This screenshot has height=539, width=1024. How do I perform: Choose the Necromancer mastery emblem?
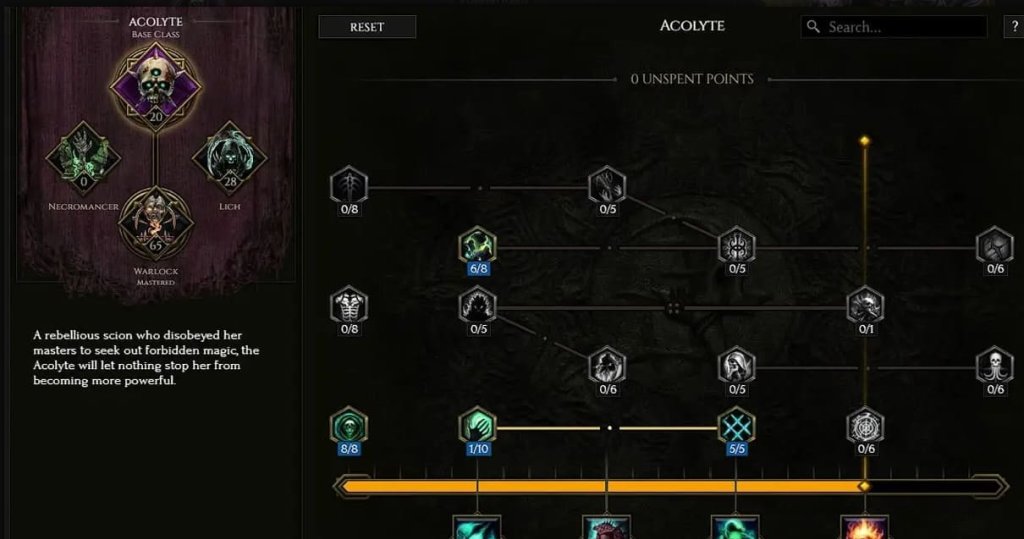click(x=84, y=158)
